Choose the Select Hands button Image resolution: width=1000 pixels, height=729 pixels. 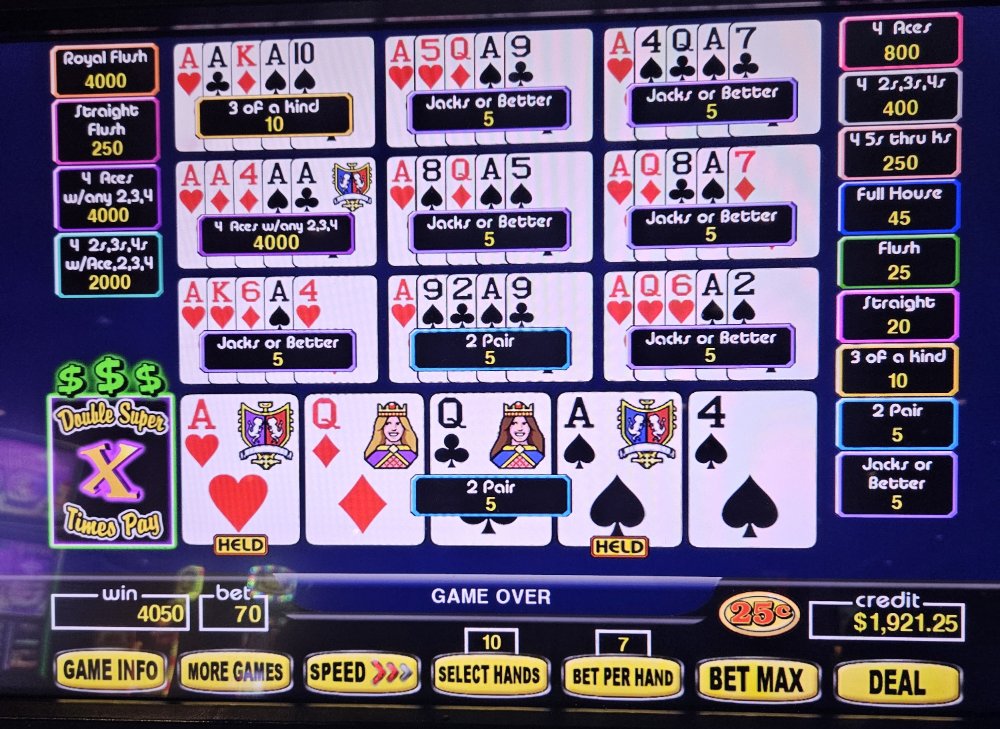click(x=490, y=676)
